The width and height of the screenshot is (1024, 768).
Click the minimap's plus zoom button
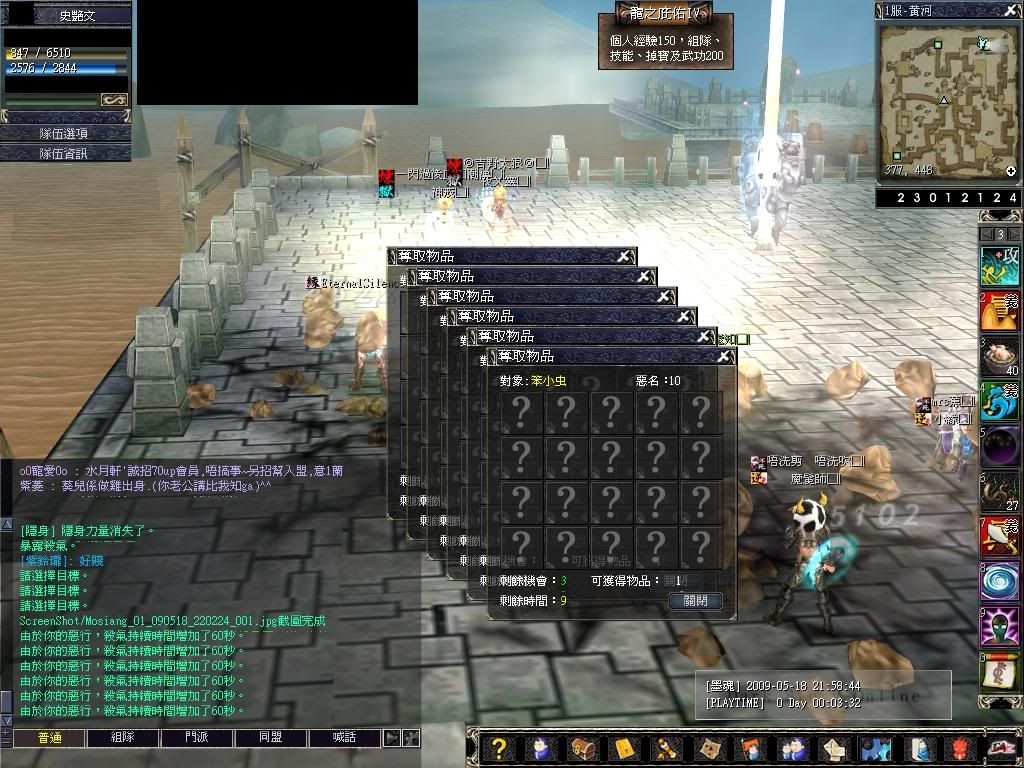(1011, 171)
